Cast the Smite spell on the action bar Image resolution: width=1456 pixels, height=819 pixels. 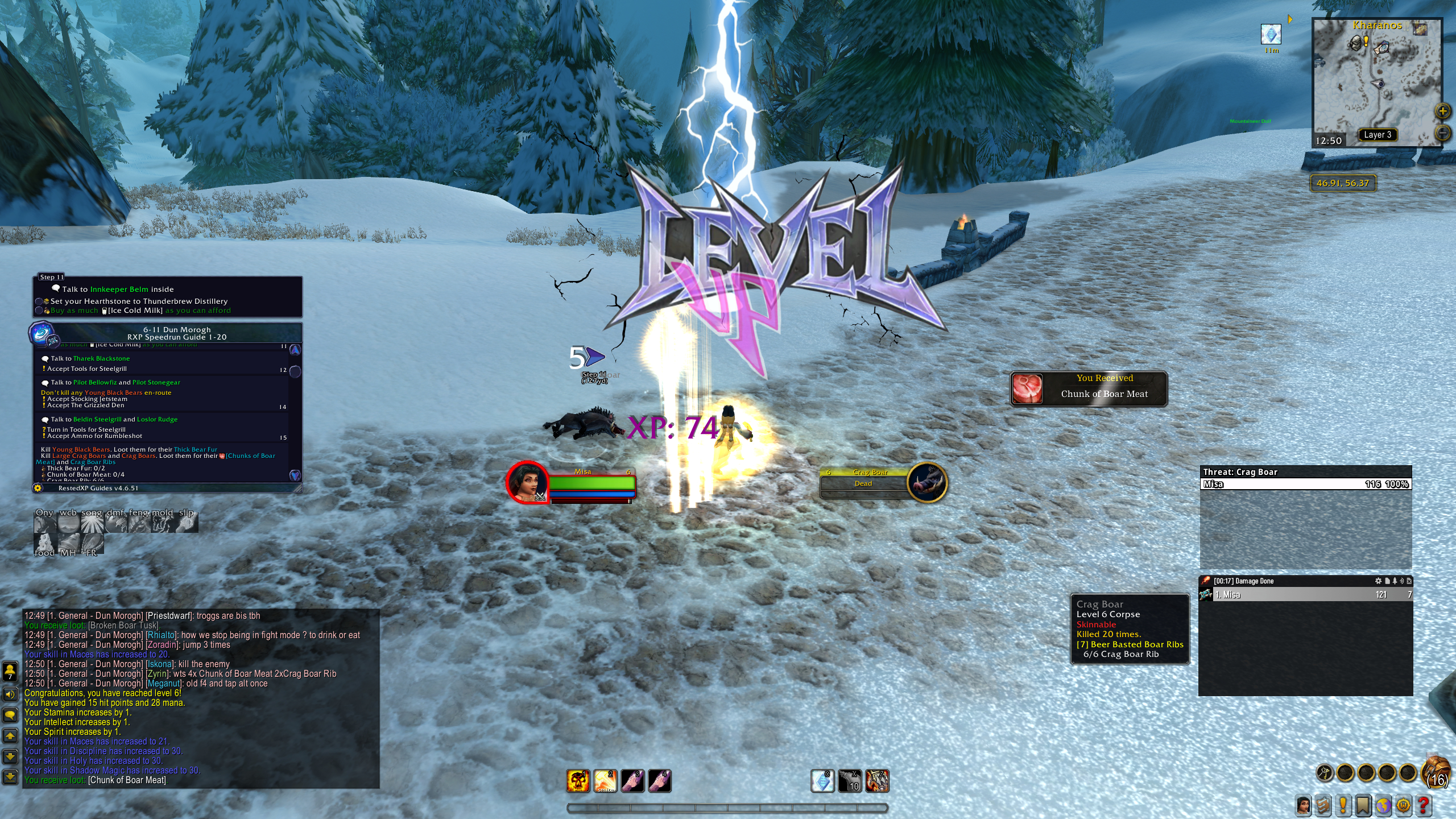coord(605,781)
